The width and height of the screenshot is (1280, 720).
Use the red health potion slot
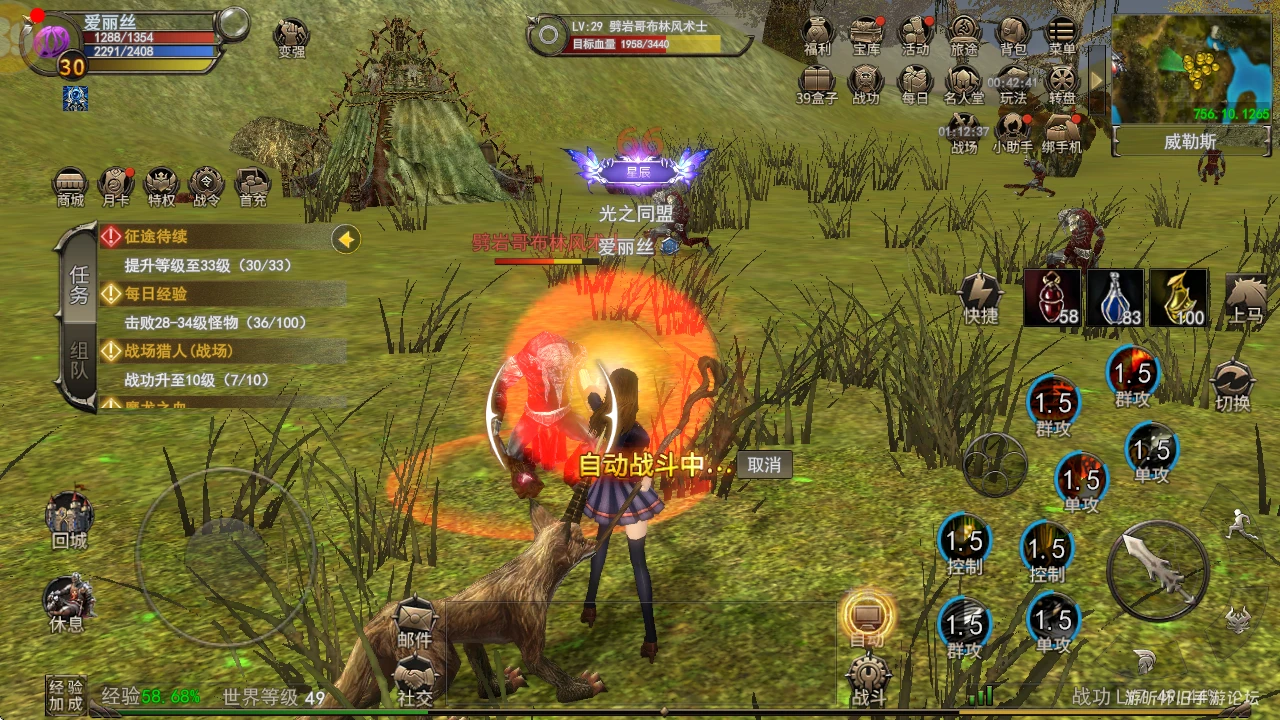1052,297
